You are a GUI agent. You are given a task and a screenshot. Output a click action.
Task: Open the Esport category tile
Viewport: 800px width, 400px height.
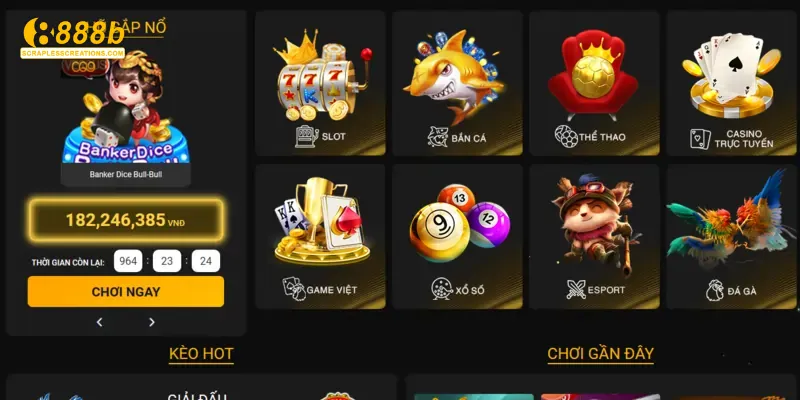coord(594,237)
